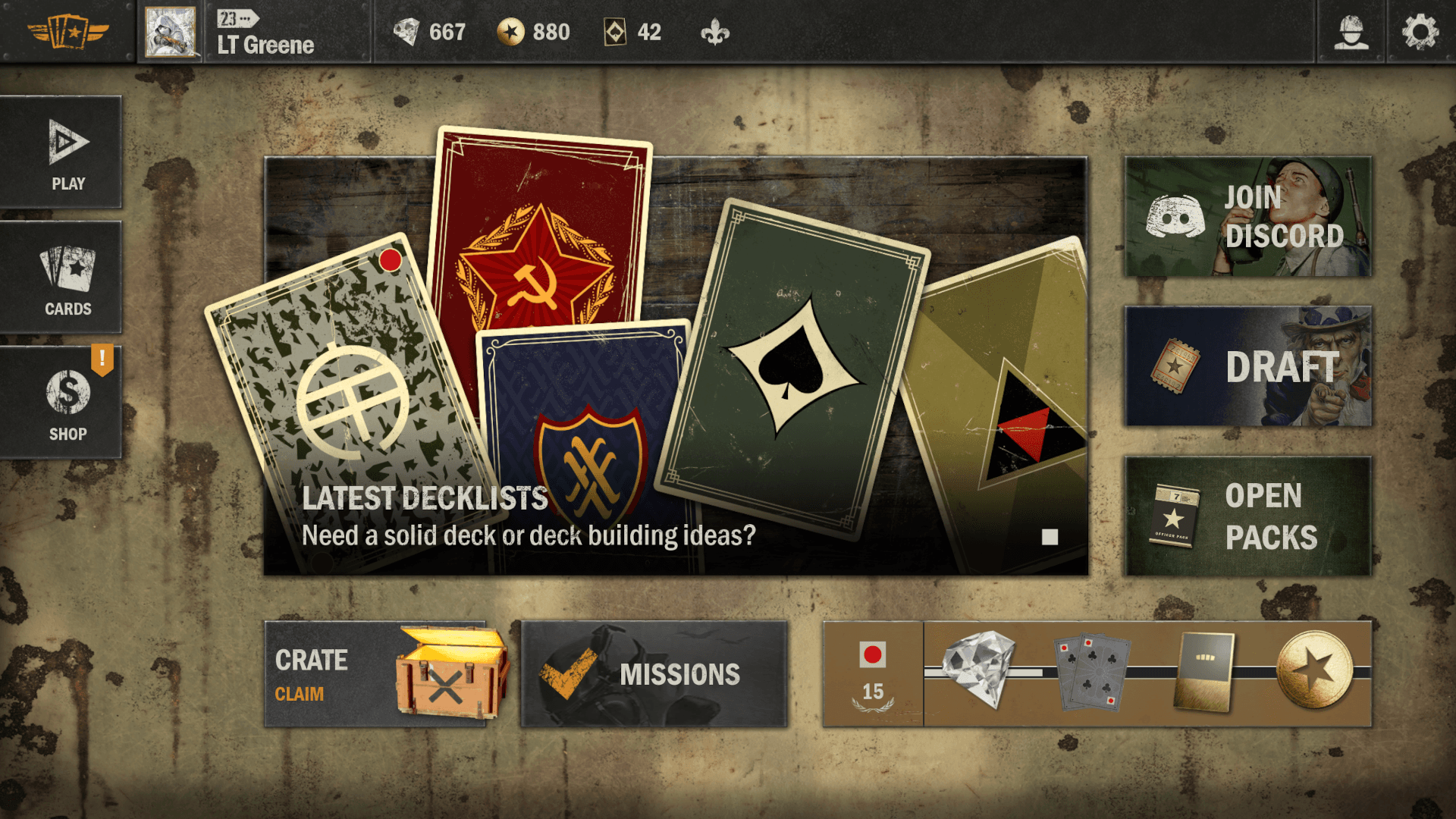Join the Discord community

click(x=1247, y=217)
